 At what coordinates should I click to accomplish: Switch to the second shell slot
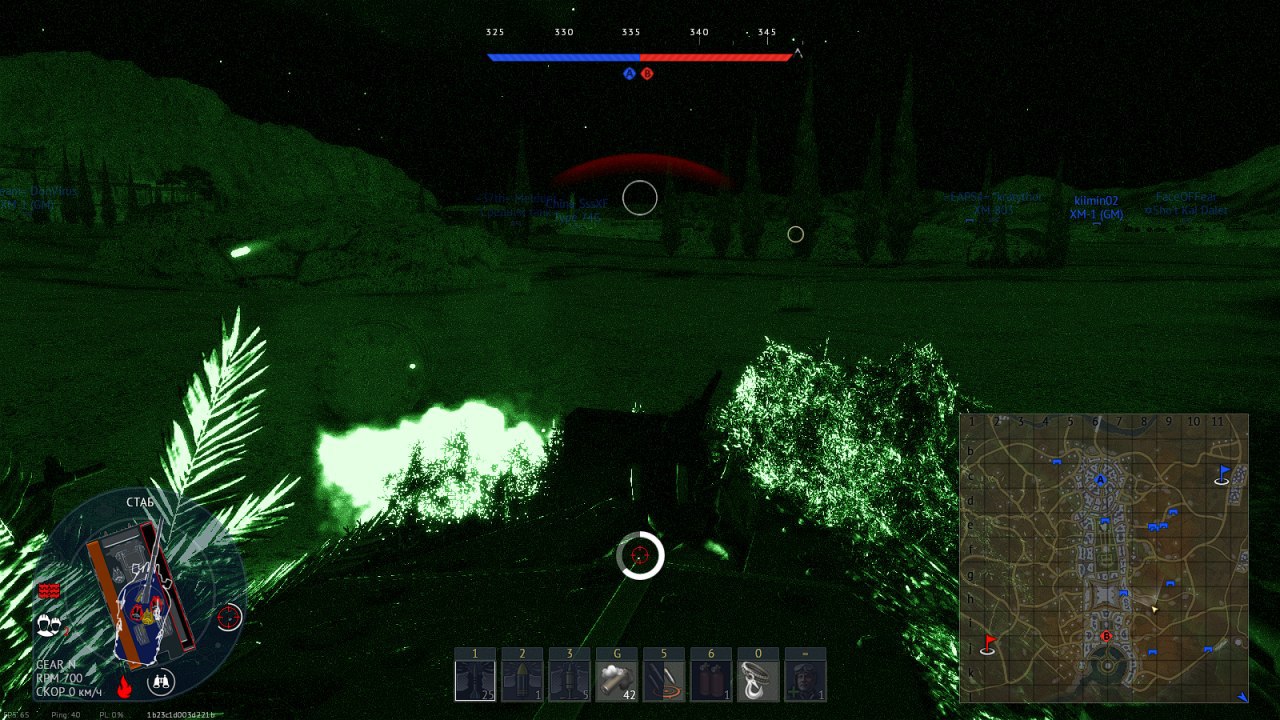click(522, 676)
